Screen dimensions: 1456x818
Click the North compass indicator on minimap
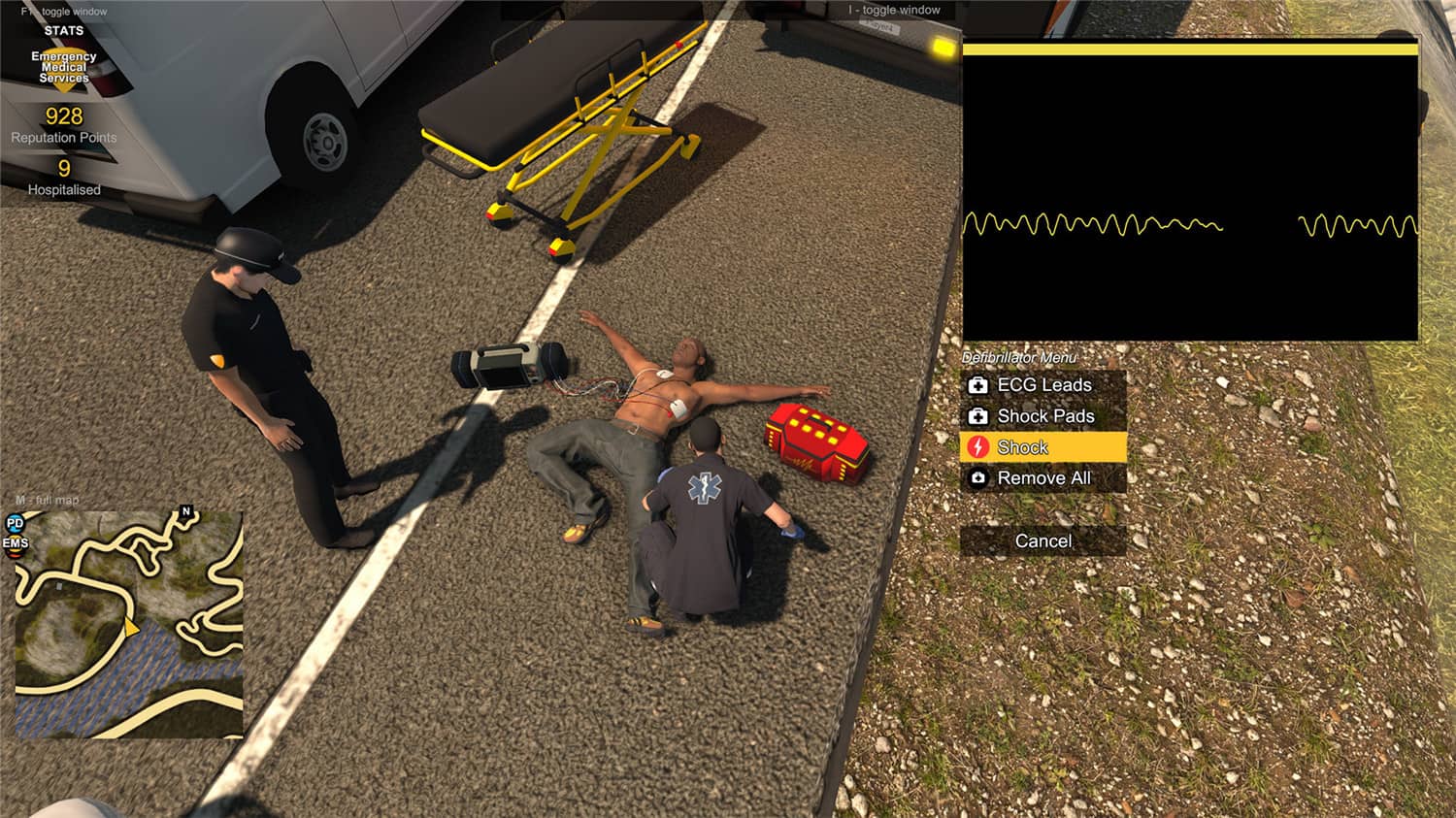(x=184, y=511)
